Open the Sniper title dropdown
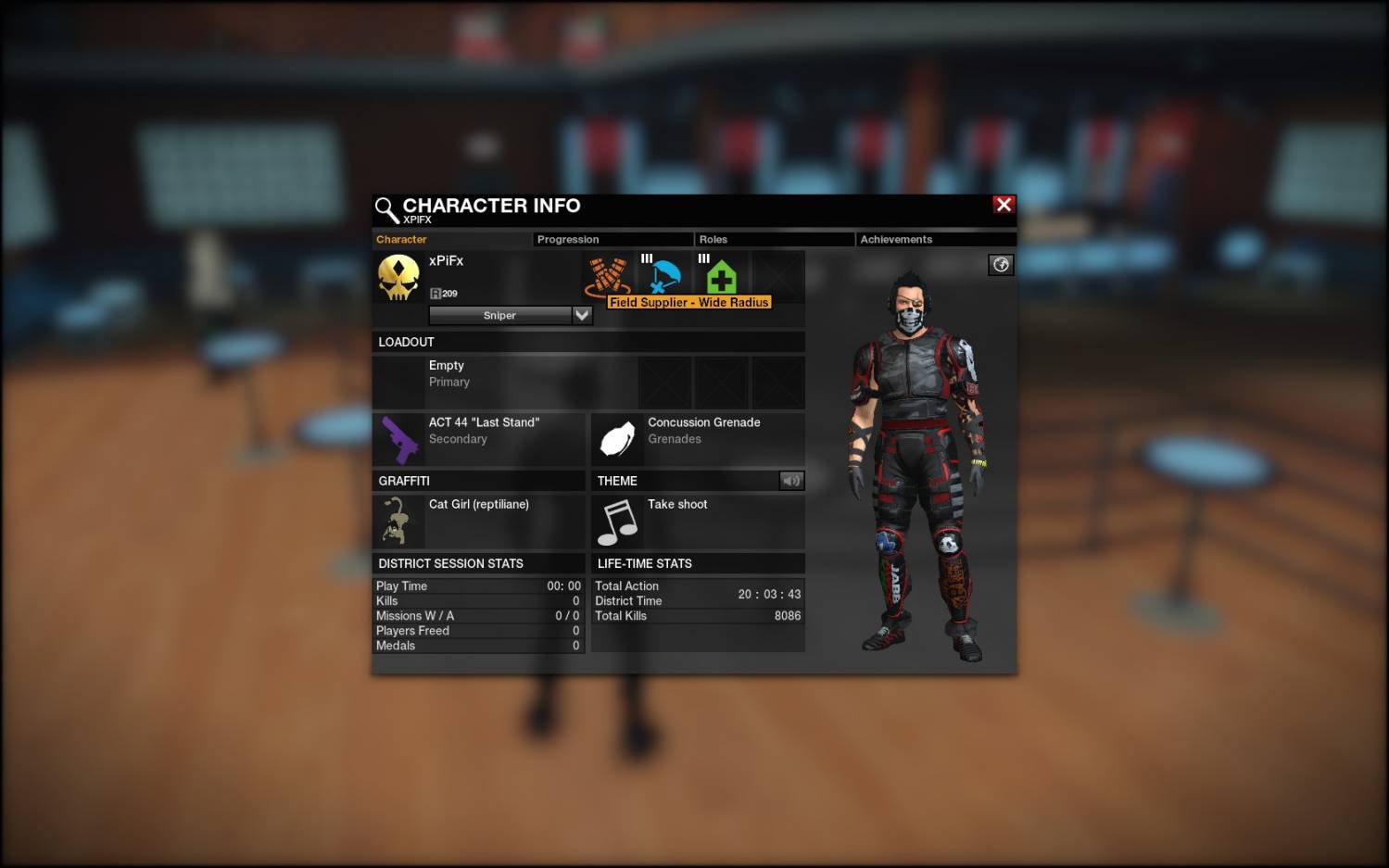 [582, 315]
